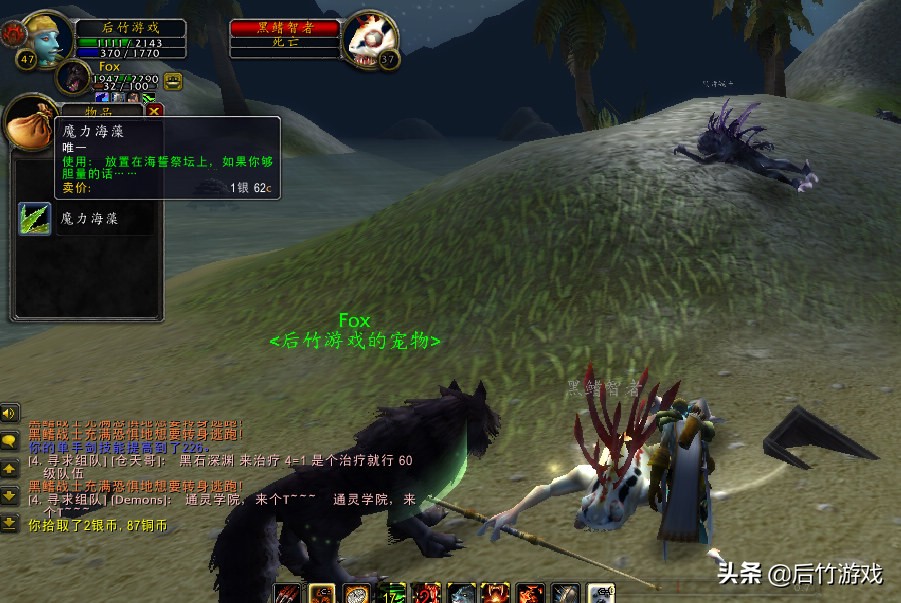Move the chat log up one line
Image resolution: width=901 pixels, height=603 pixels.
pos(10,468)
